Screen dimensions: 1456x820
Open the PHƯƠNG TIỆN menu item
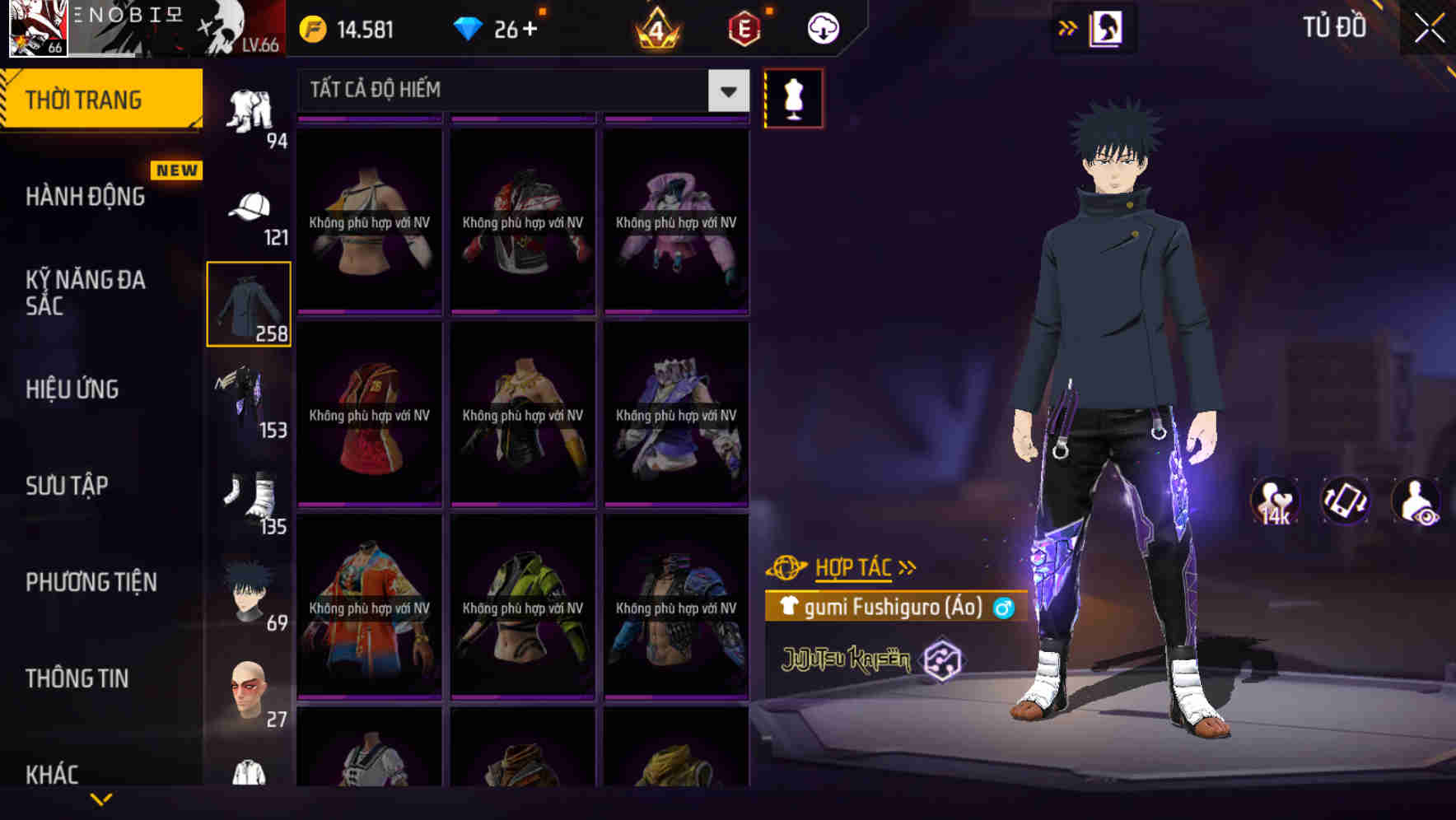pos(91,582)
